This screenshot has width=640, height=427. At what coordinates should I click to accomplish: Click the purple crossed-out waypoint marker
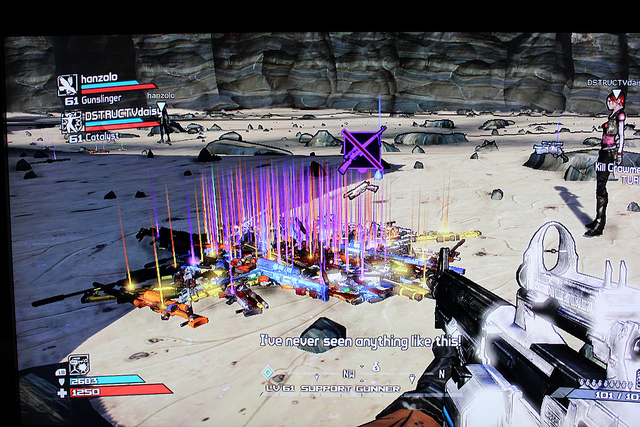coord(361,149)
